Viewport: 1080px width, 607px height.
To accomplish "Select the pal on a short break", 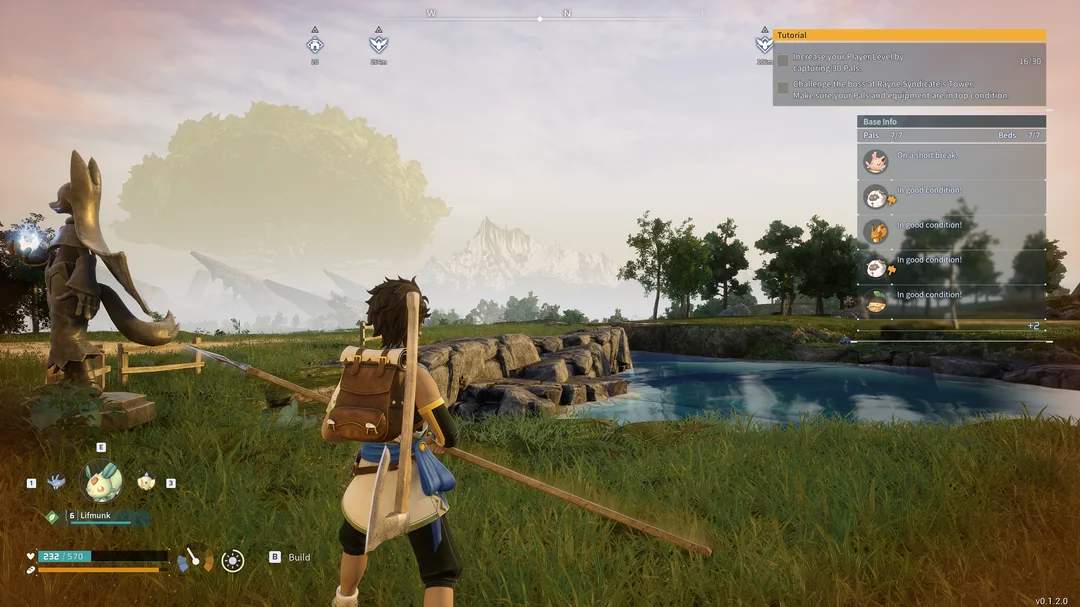I will pyautogui.click(x=876, y=161).
